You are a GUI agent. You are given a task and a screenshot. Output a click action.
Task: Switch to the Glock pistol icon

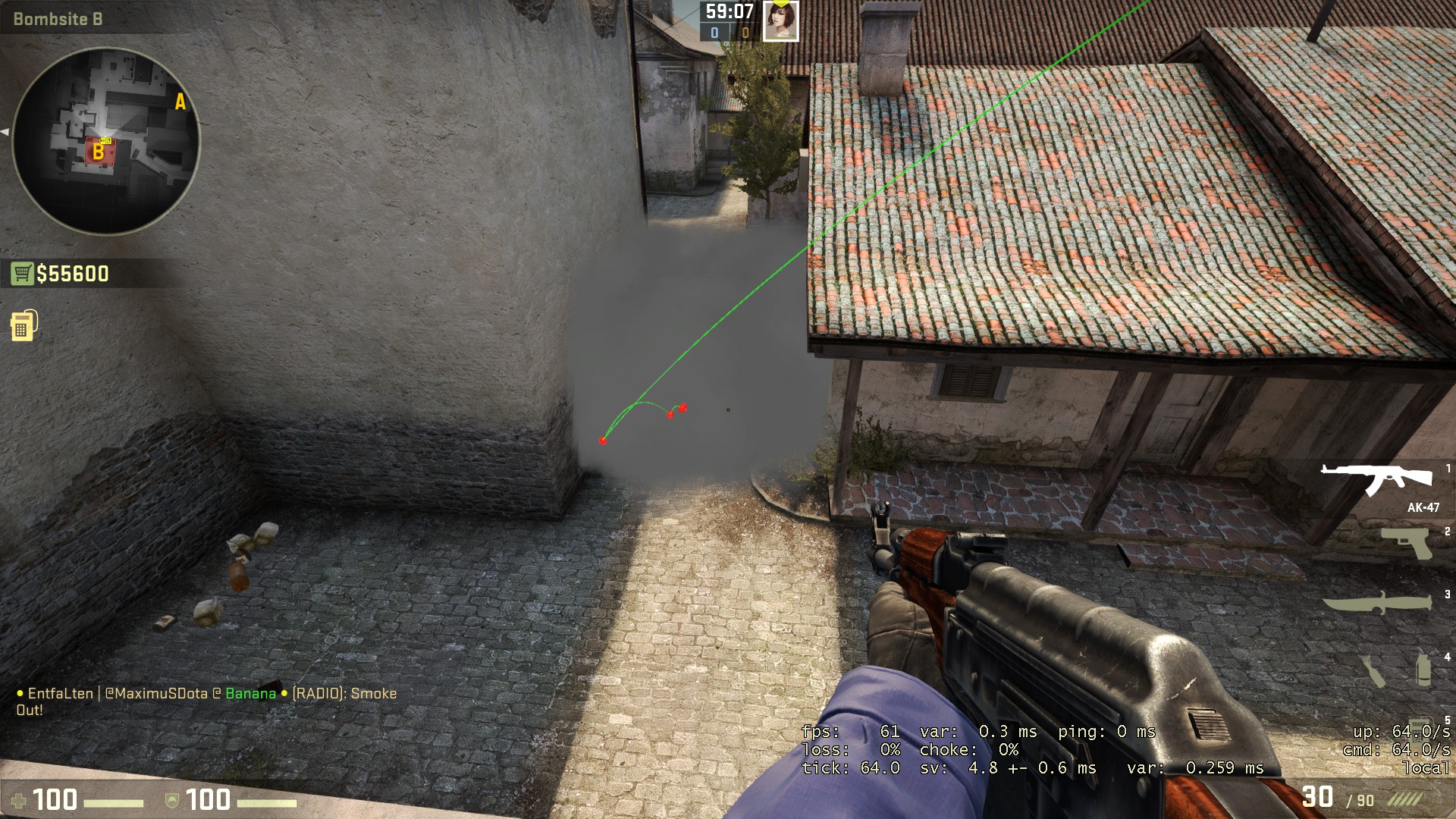coord(1406,543)
